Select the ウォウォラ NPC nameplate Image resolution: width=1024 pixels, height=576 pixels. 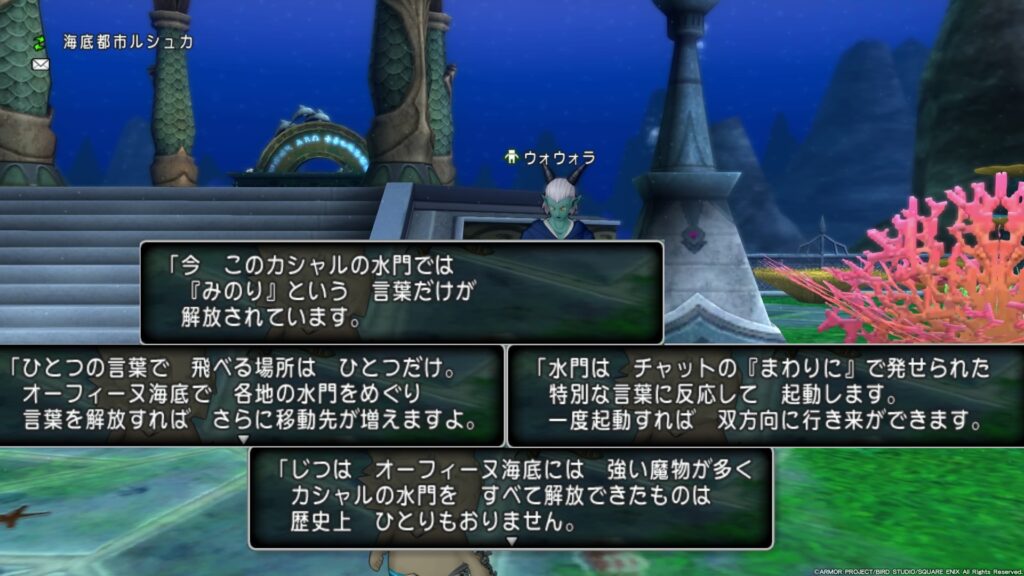[x=551, y=158]
